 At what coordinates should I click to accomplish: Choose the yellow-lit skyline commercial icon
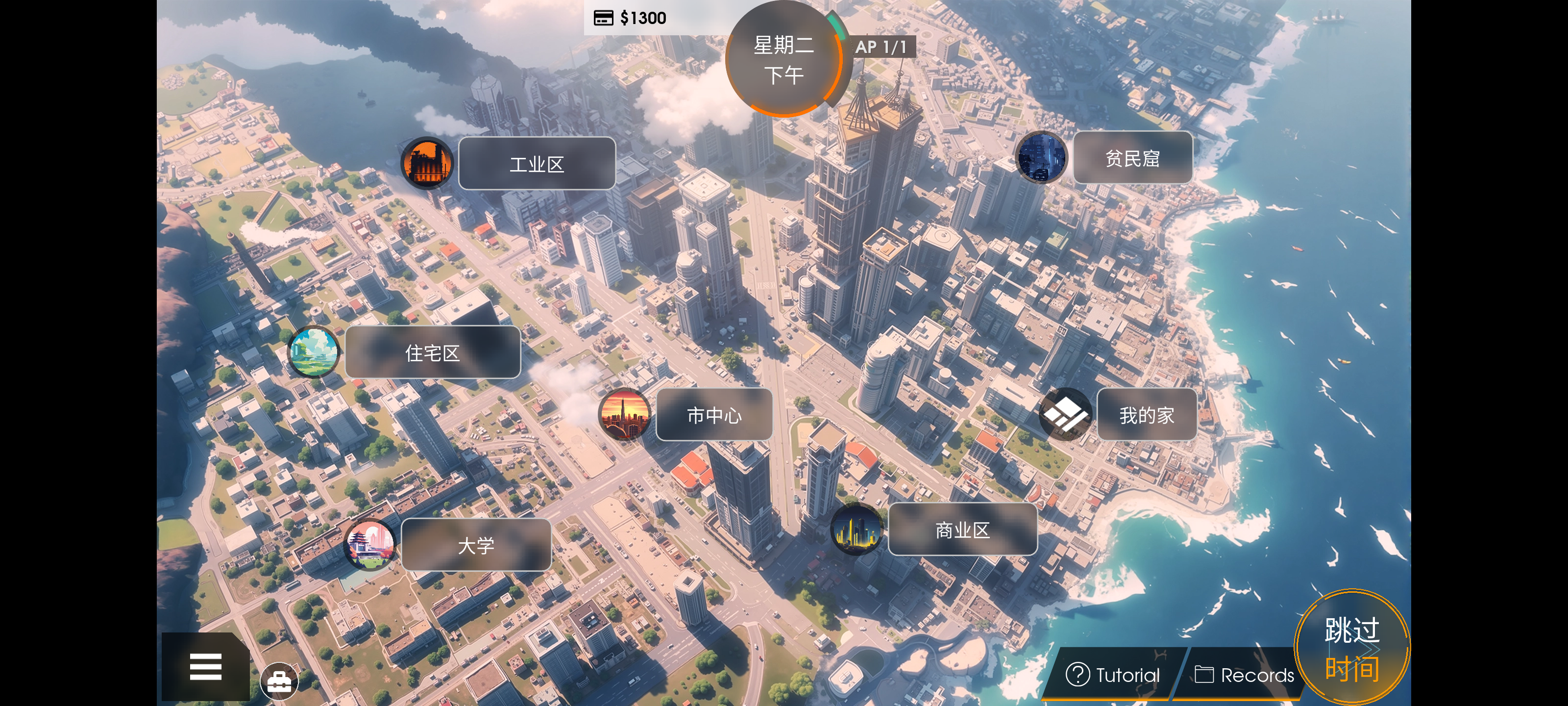tap(856, 529)
